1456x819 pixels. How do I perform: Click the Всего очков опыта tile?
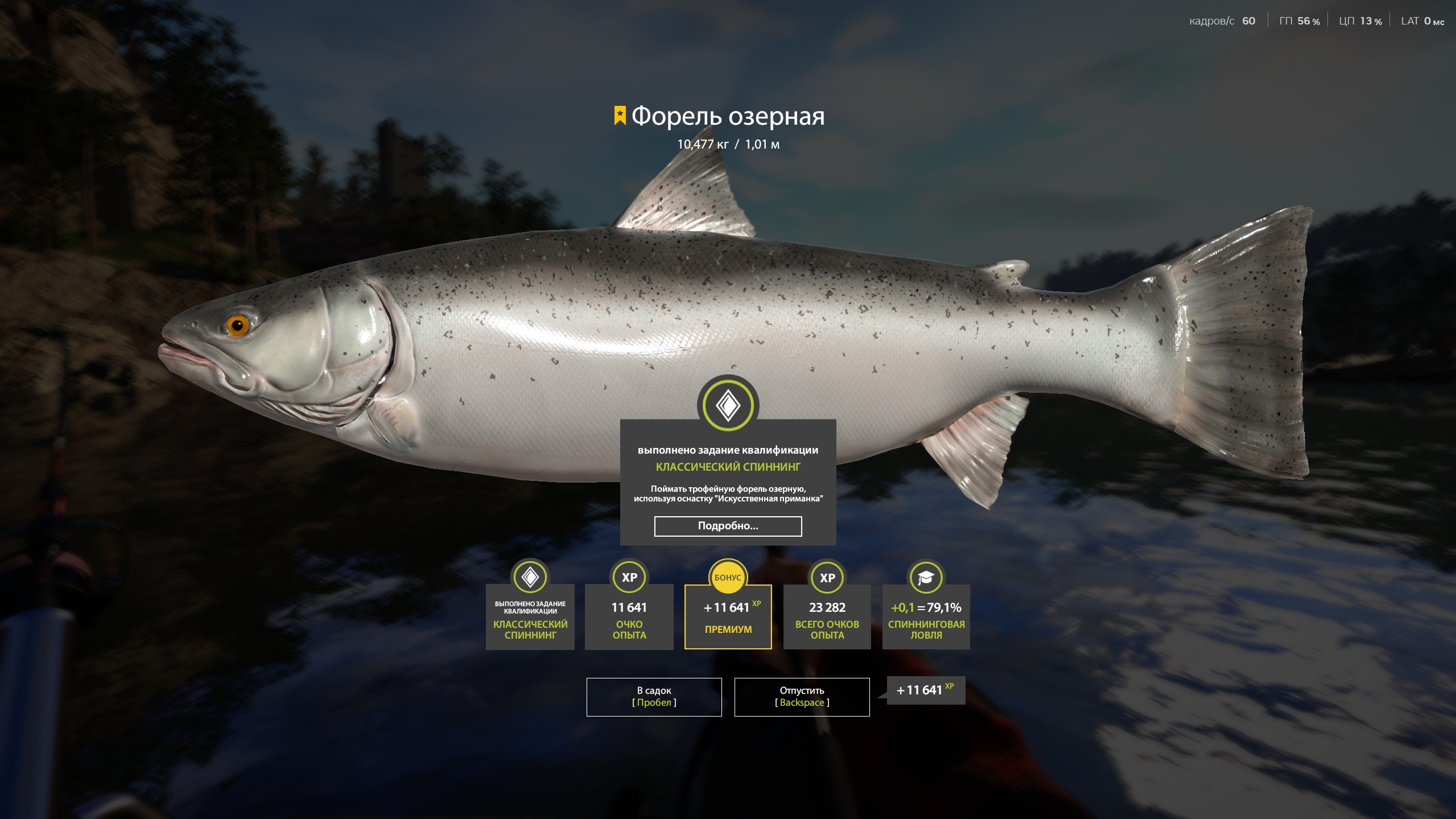(x=827, y=617)
